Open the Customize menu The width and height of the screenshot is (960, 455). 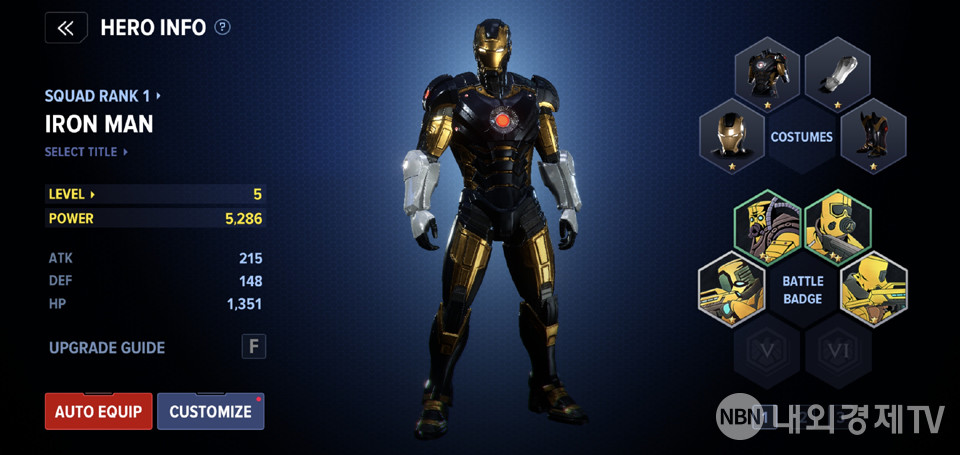pyautogui.click(x=210, y=411)
